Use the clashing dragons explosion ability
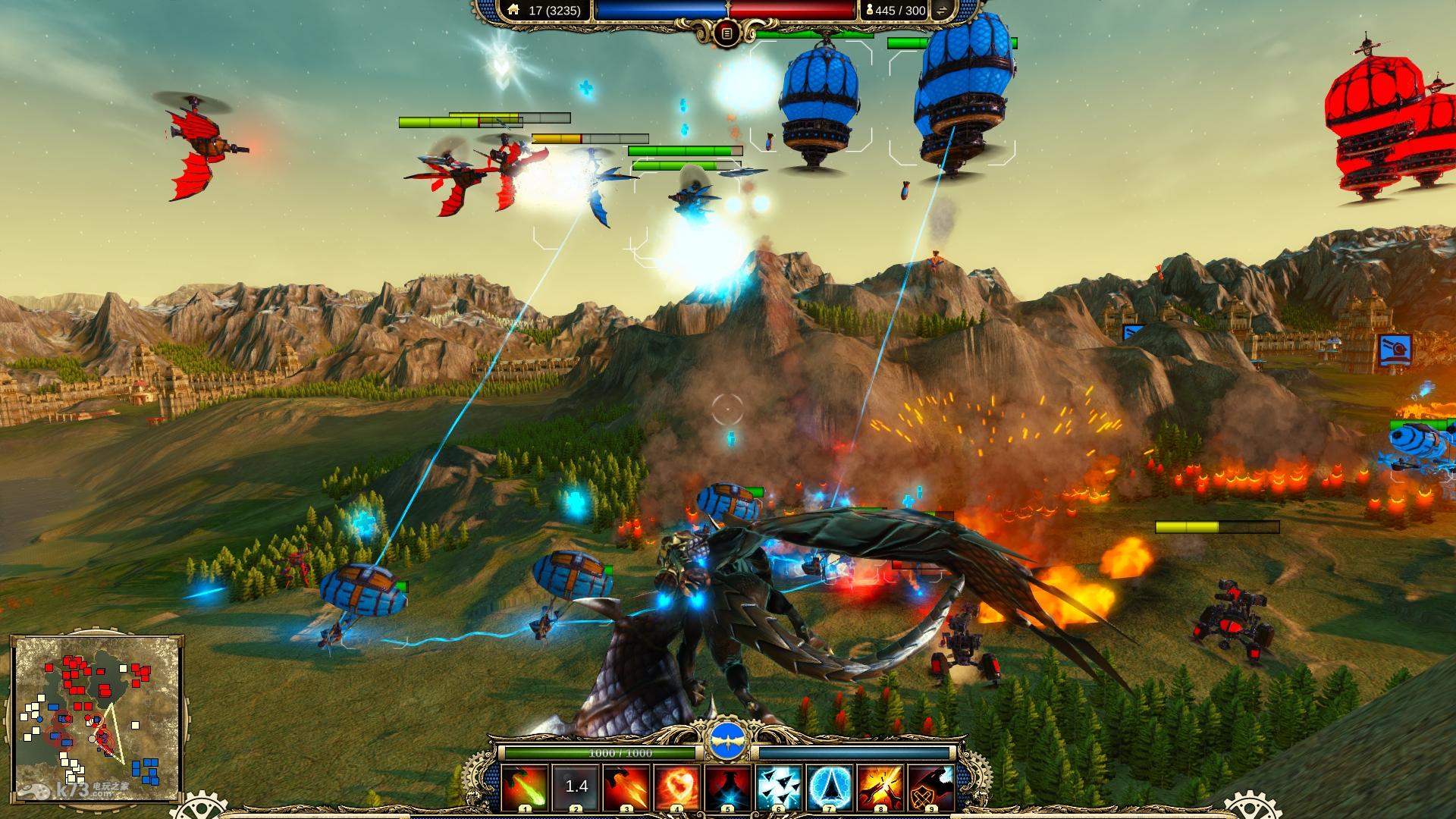 pos(880,787)
